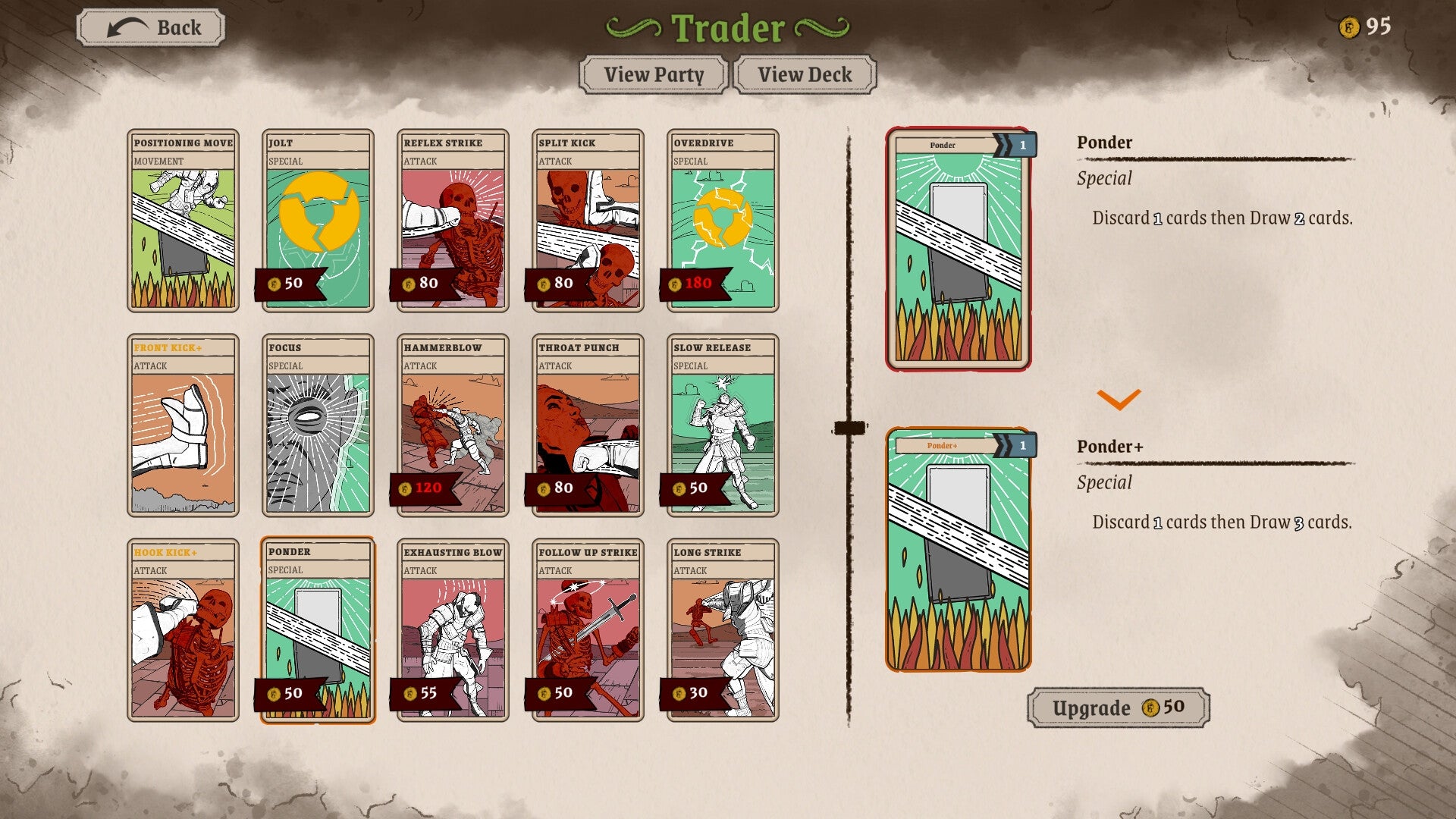Pick the Hook Kick+ attack card
The image size is (1456, 819).
tap(182, 629)
